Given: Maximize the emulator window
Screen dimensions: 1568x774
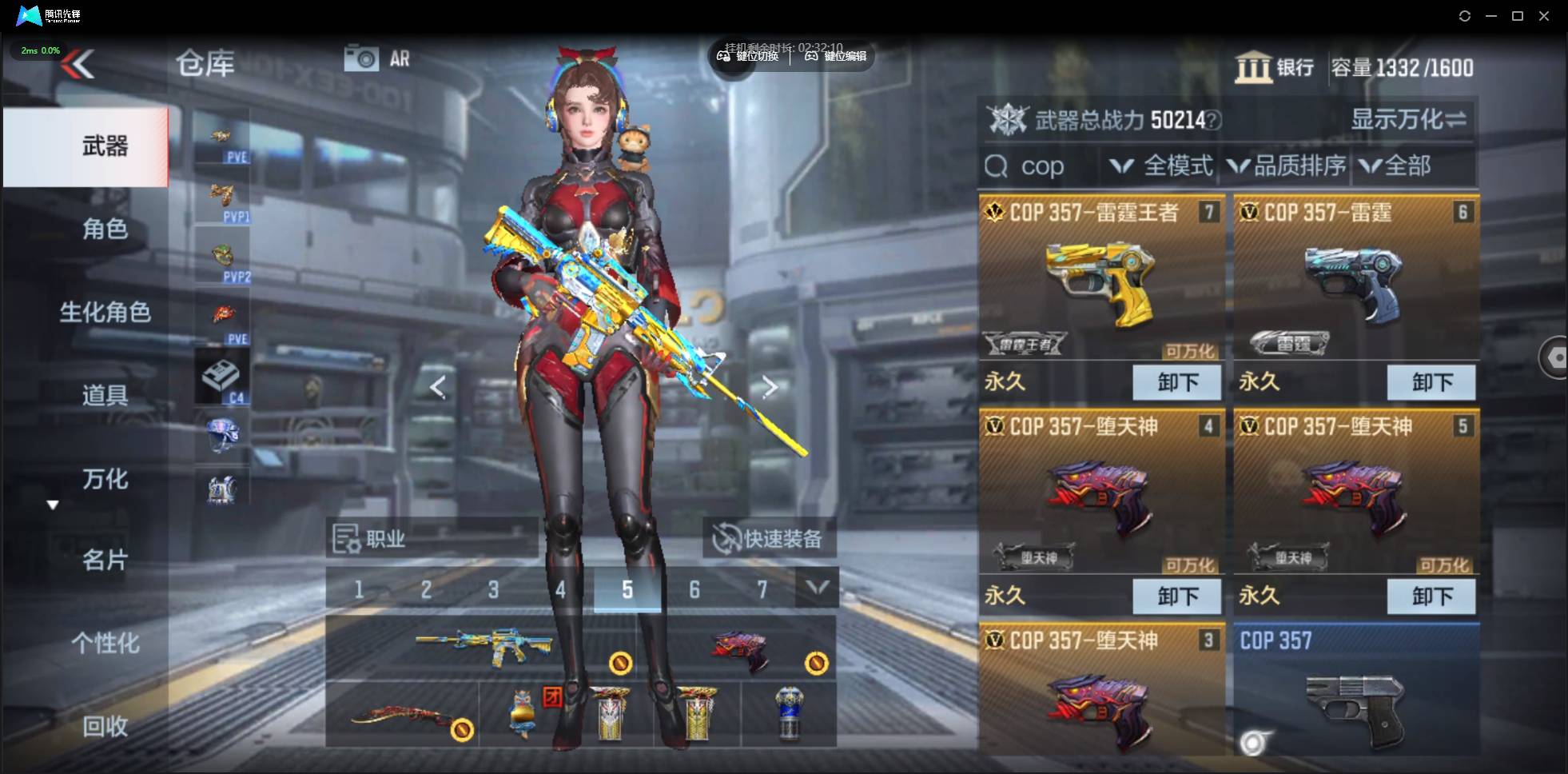Looking at the screenshot, I should pyautogui.click(x=1518, y=16).
